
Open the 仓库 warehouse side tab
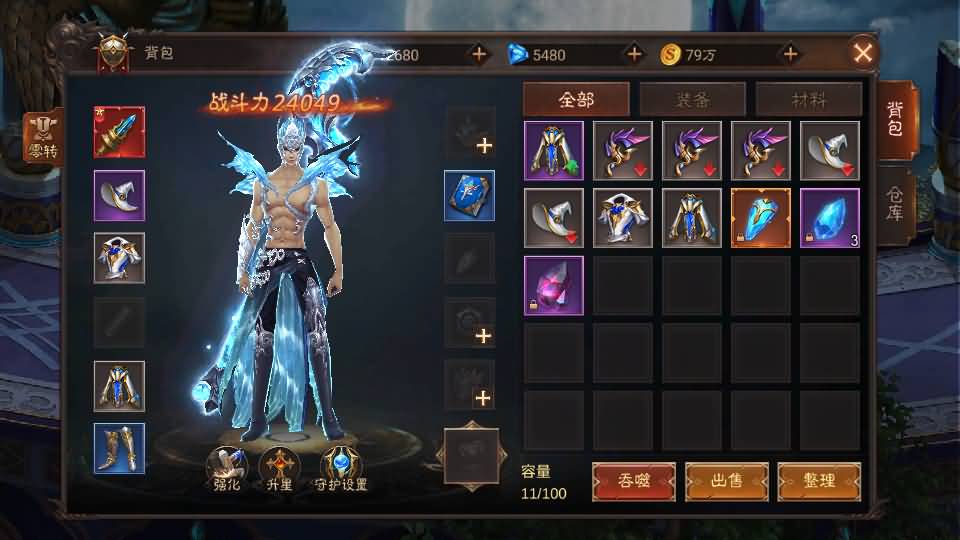pyautogui.click(x=894, y=203)
